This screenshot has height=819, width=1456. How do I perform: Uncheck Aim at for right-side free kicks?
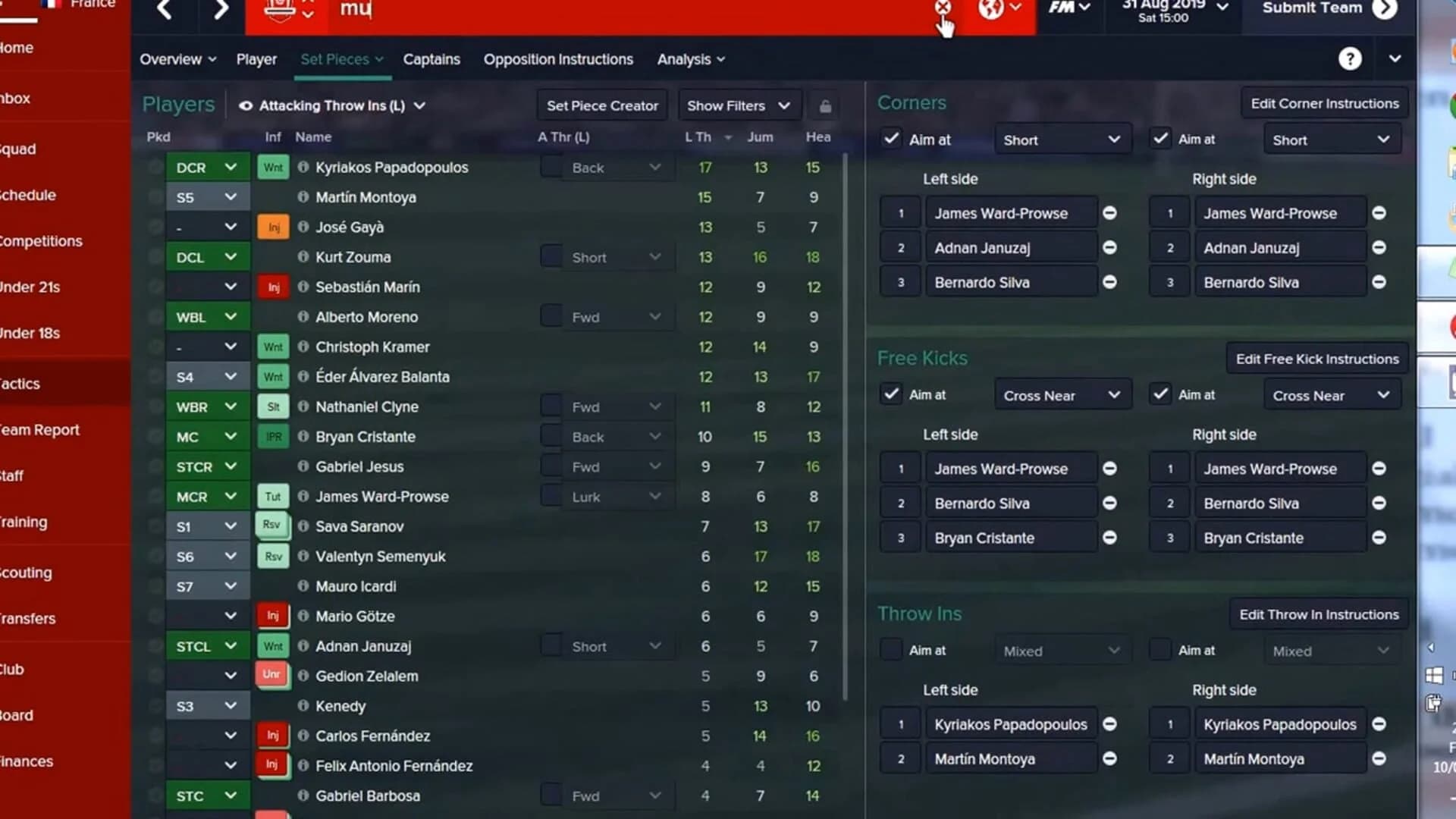[1159, 394]
